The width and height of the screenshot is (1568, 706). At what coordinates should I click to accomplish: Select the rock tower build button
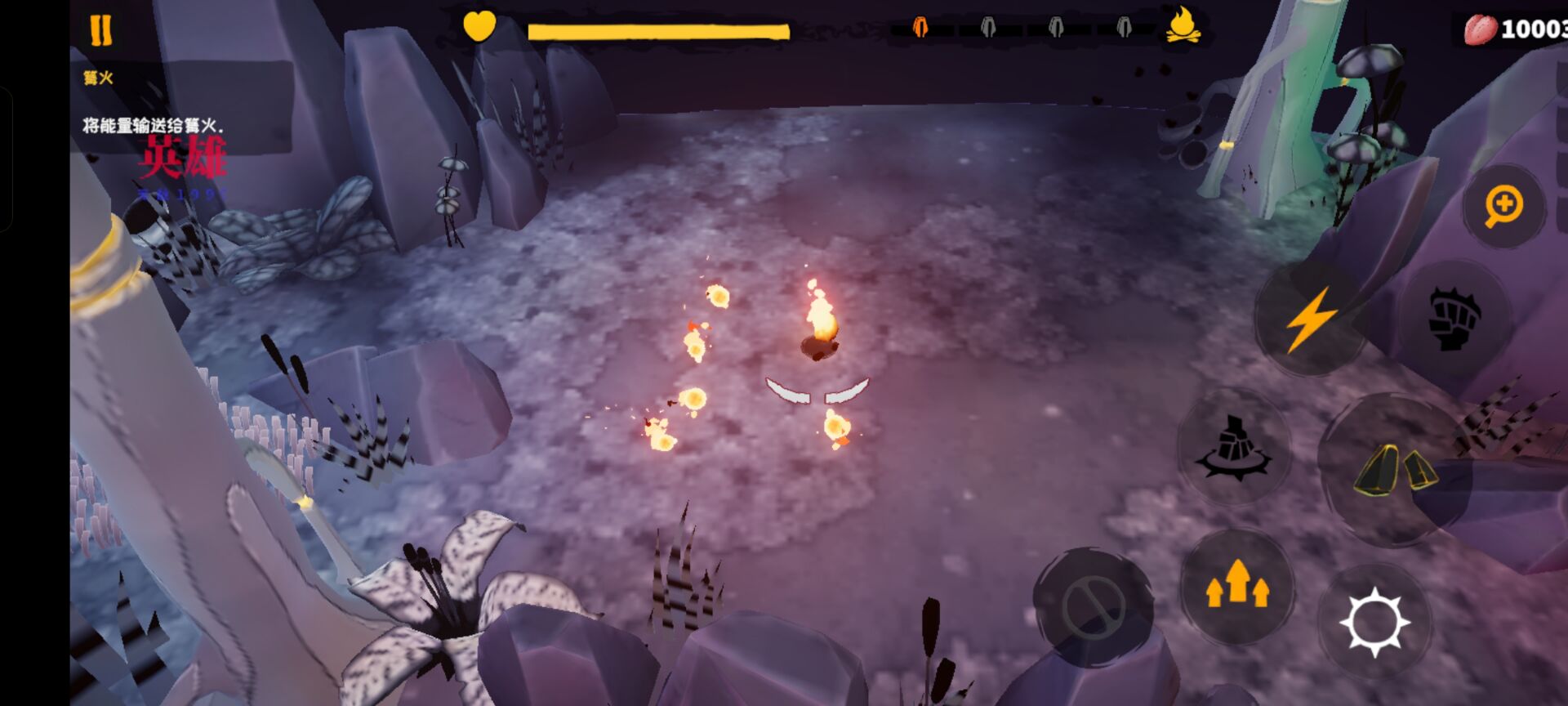[1234, 447]
